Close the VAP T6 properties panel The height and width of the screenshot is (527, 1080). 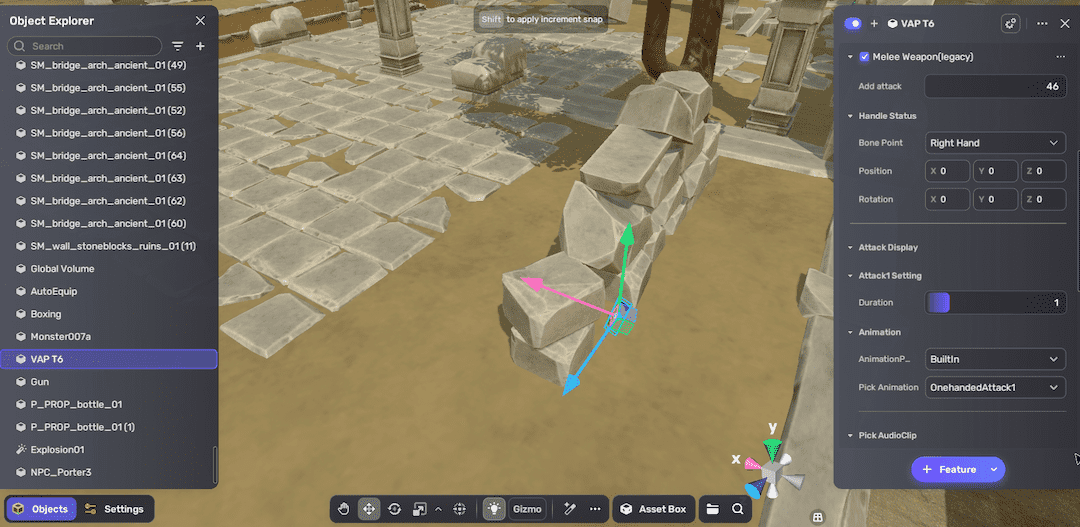[x=1064, y=23]
